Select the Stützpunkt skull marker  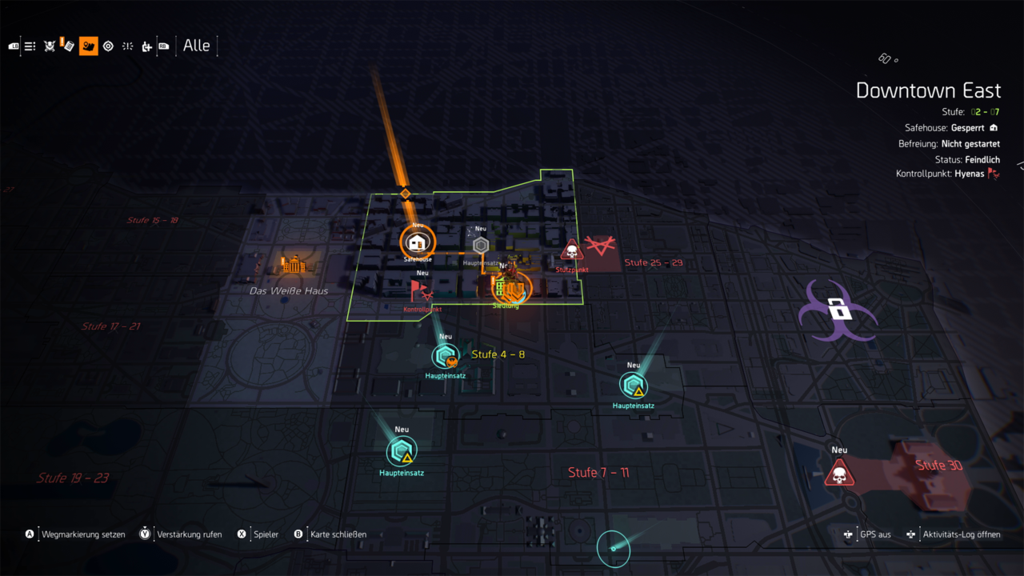tap(572, 251)
